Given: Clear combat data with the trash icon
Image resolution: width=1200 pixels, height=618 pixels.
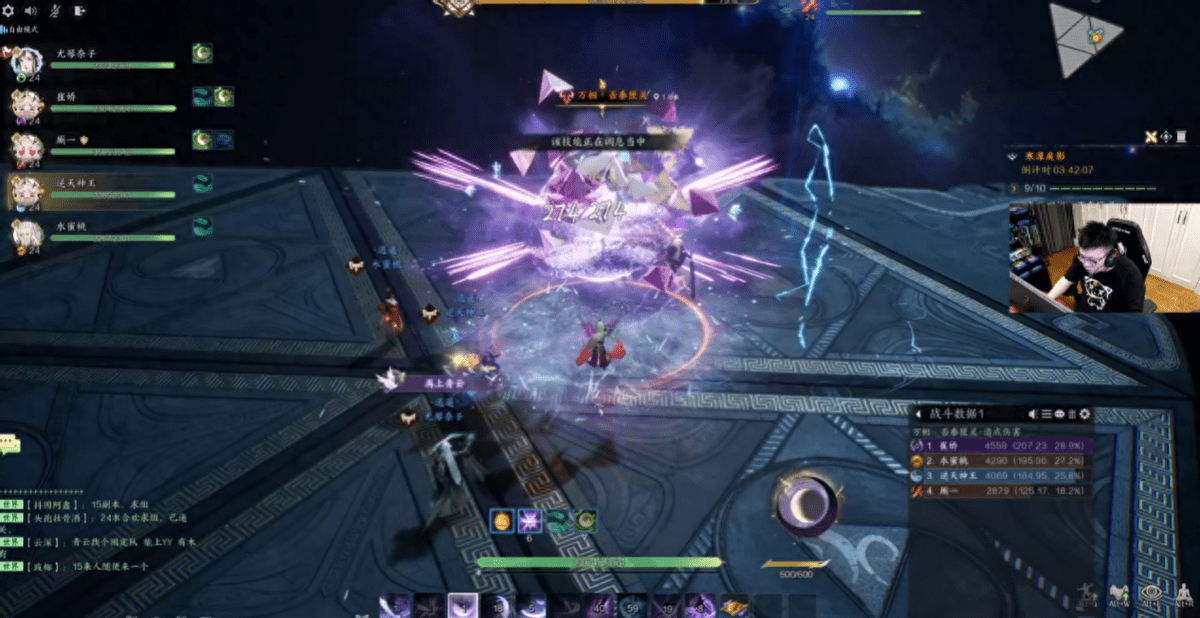Looking at the screenshot, I should tap(1071, 414).
